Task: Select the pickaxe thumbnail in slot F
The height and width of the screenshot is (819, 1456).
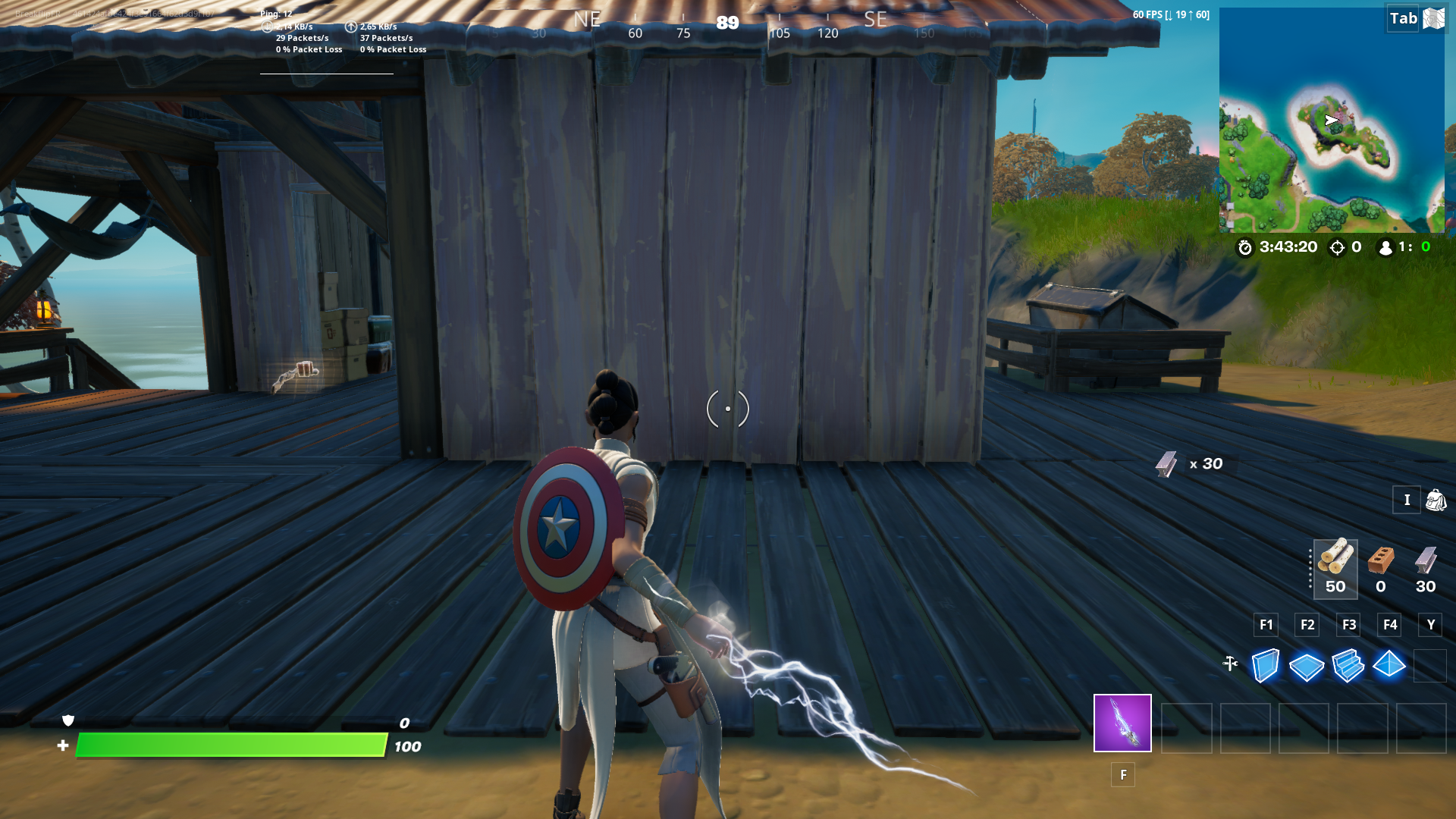Action: 1121,723
